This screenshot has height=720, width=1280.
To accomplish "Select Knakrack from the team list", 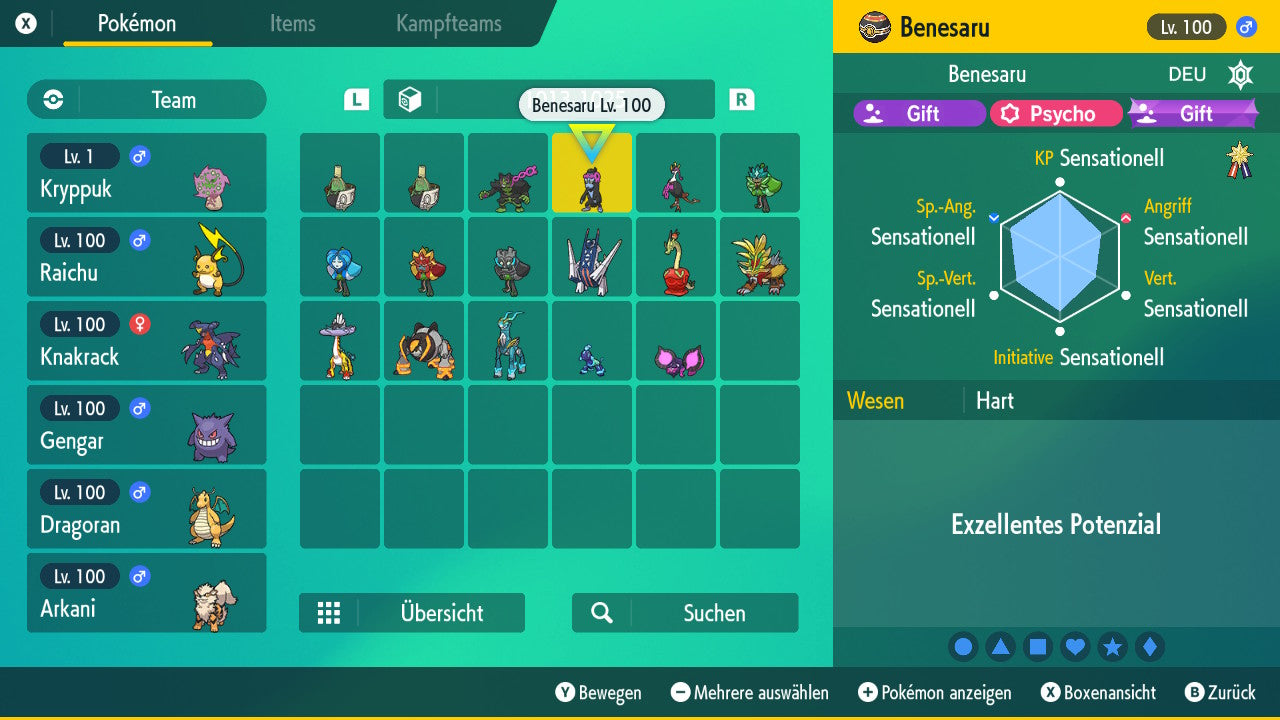I will 146,341.
